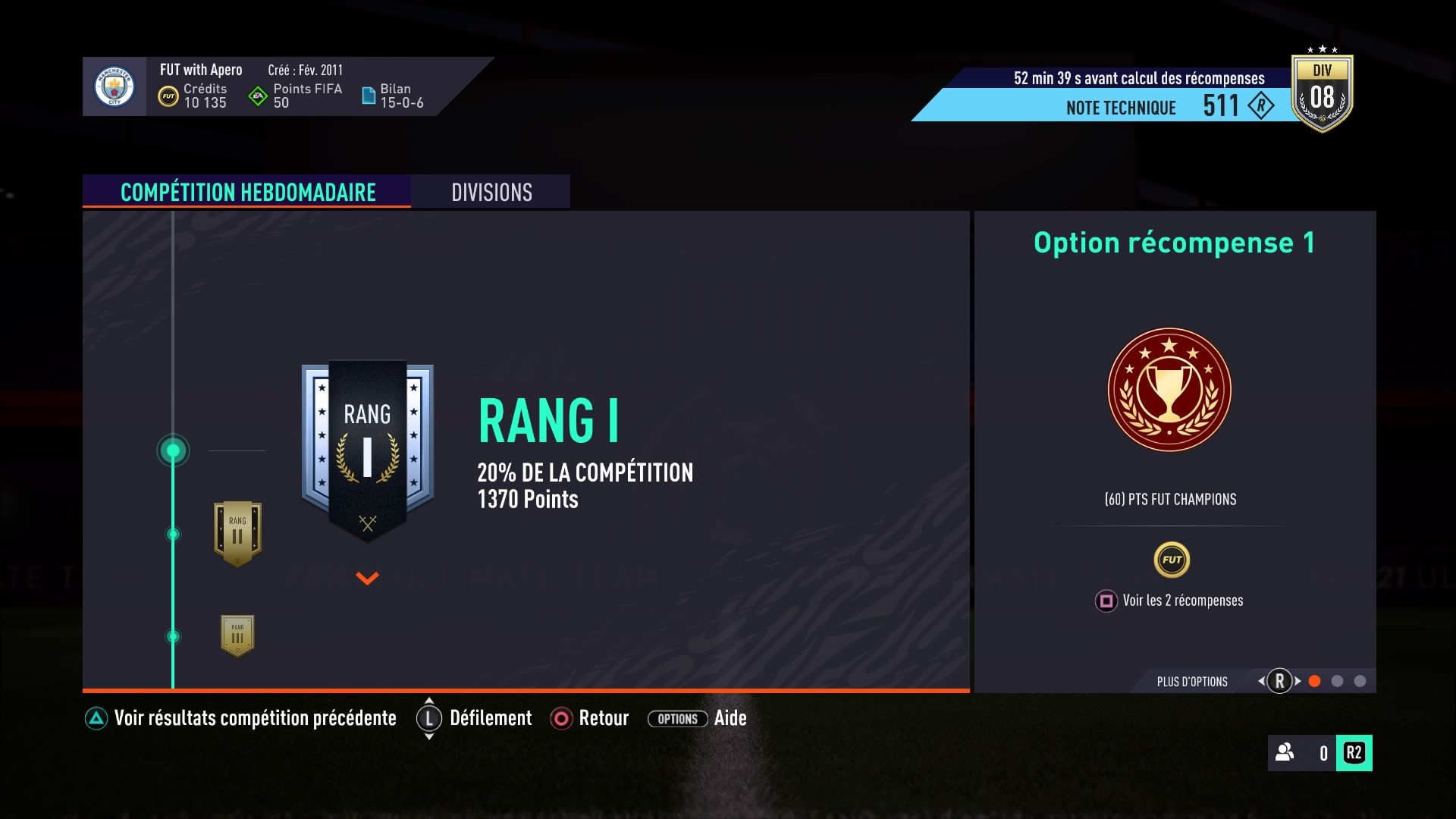
Task: Select the first reward option dot
Action: pyautogui.click(x=1314, y=682)
